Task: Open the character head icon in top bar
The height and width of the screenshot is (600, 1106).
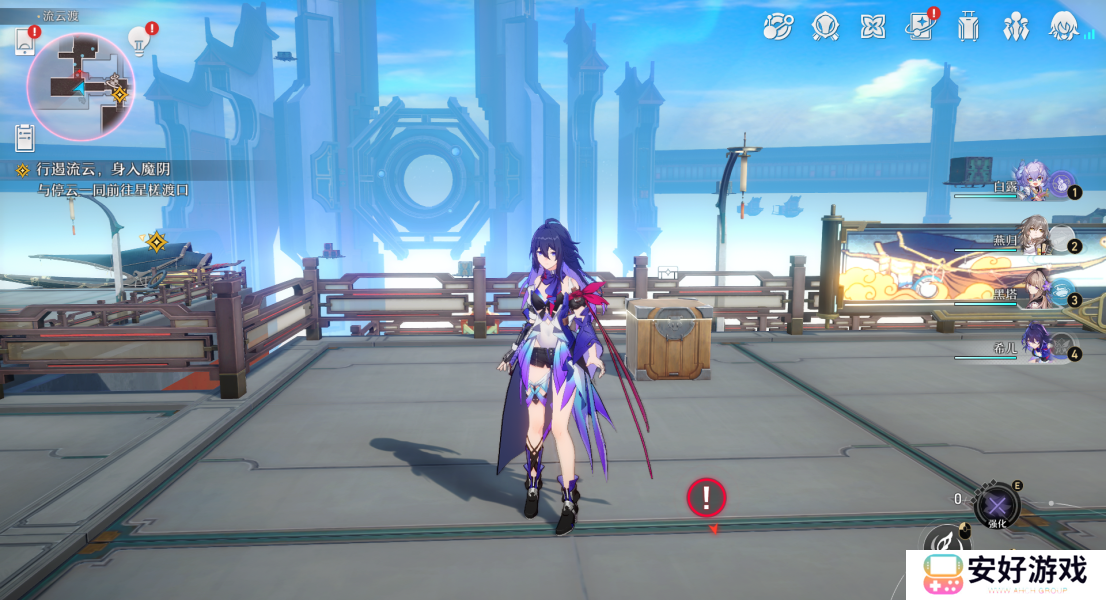Action: pyautogui.click(x=1063, y=27)
